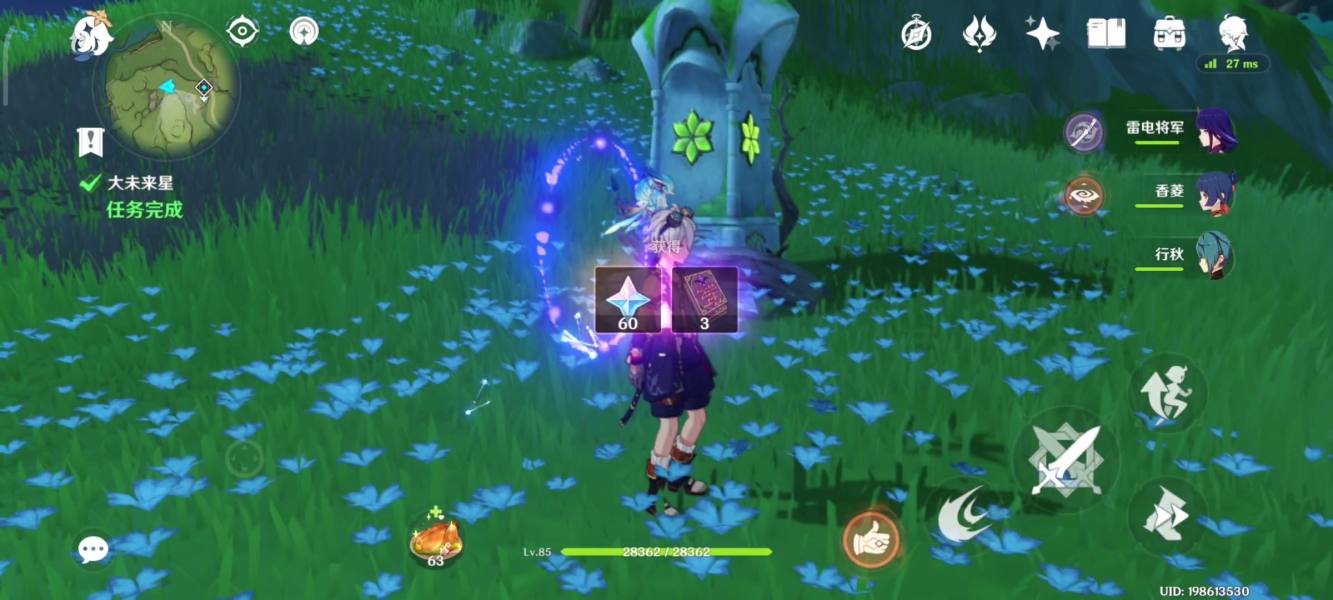
Task: Open the compass events icon
Action: pyautogui.click(x=917, y=34)
